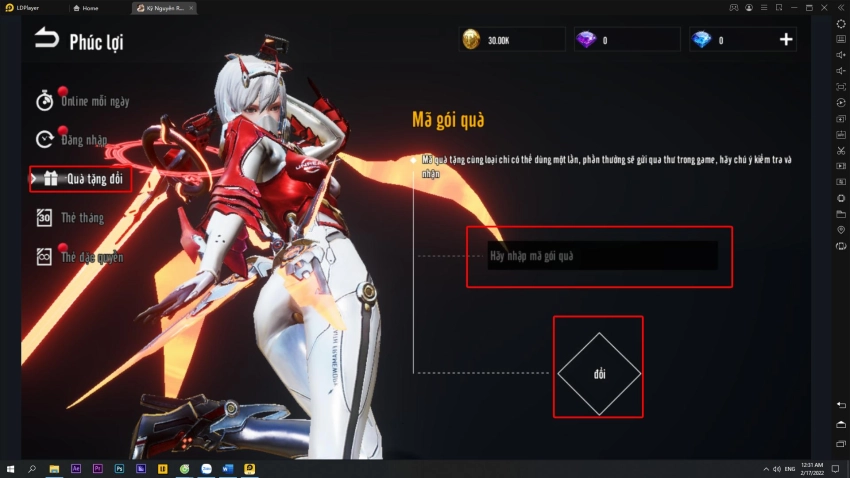This screenshot has width=850, height=478.
Task: Go back using the Phúc lợi arrow
Action: pyautogui.click(x=47, y=39)
